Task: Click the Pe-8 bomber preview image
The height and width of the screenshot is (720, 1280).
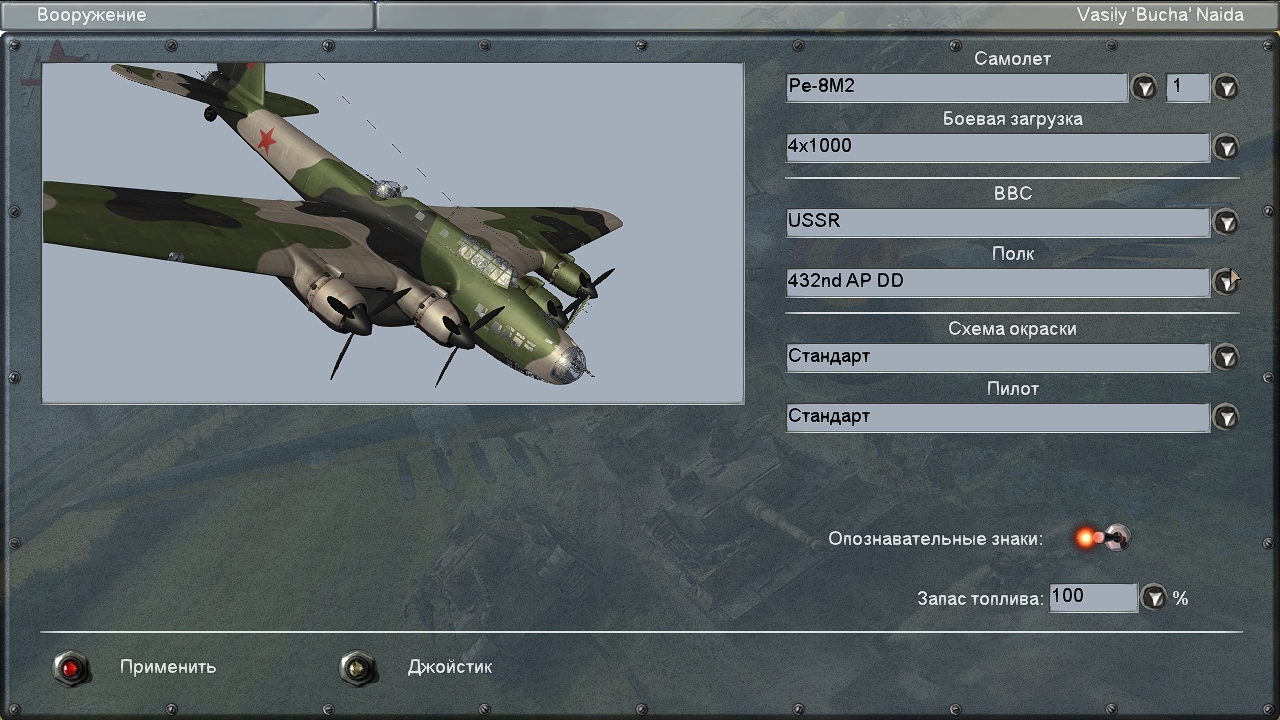Action: click(392, 233)
